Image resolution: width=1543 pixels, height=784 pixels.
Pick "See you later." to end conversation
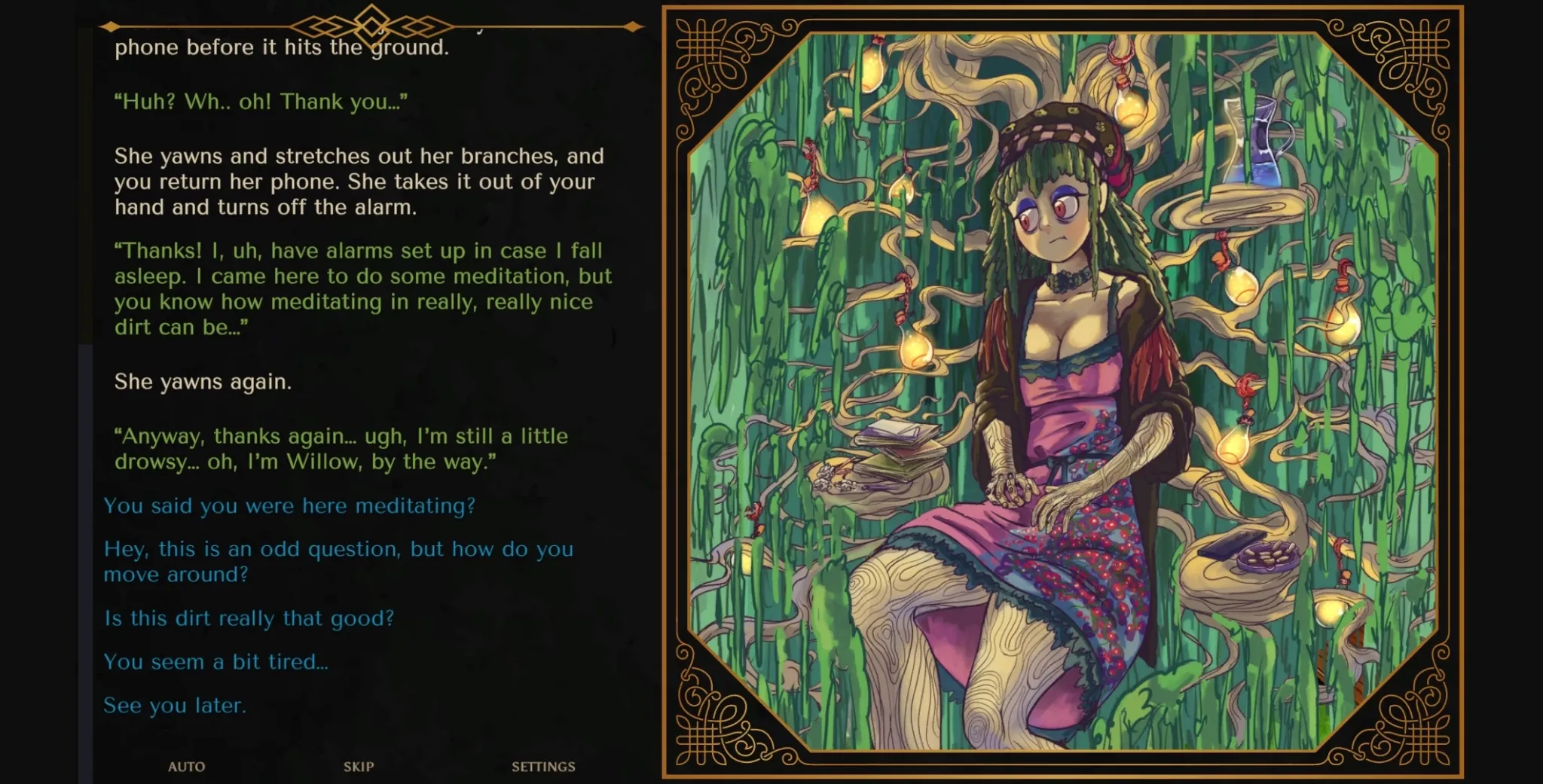pos(175,705)
